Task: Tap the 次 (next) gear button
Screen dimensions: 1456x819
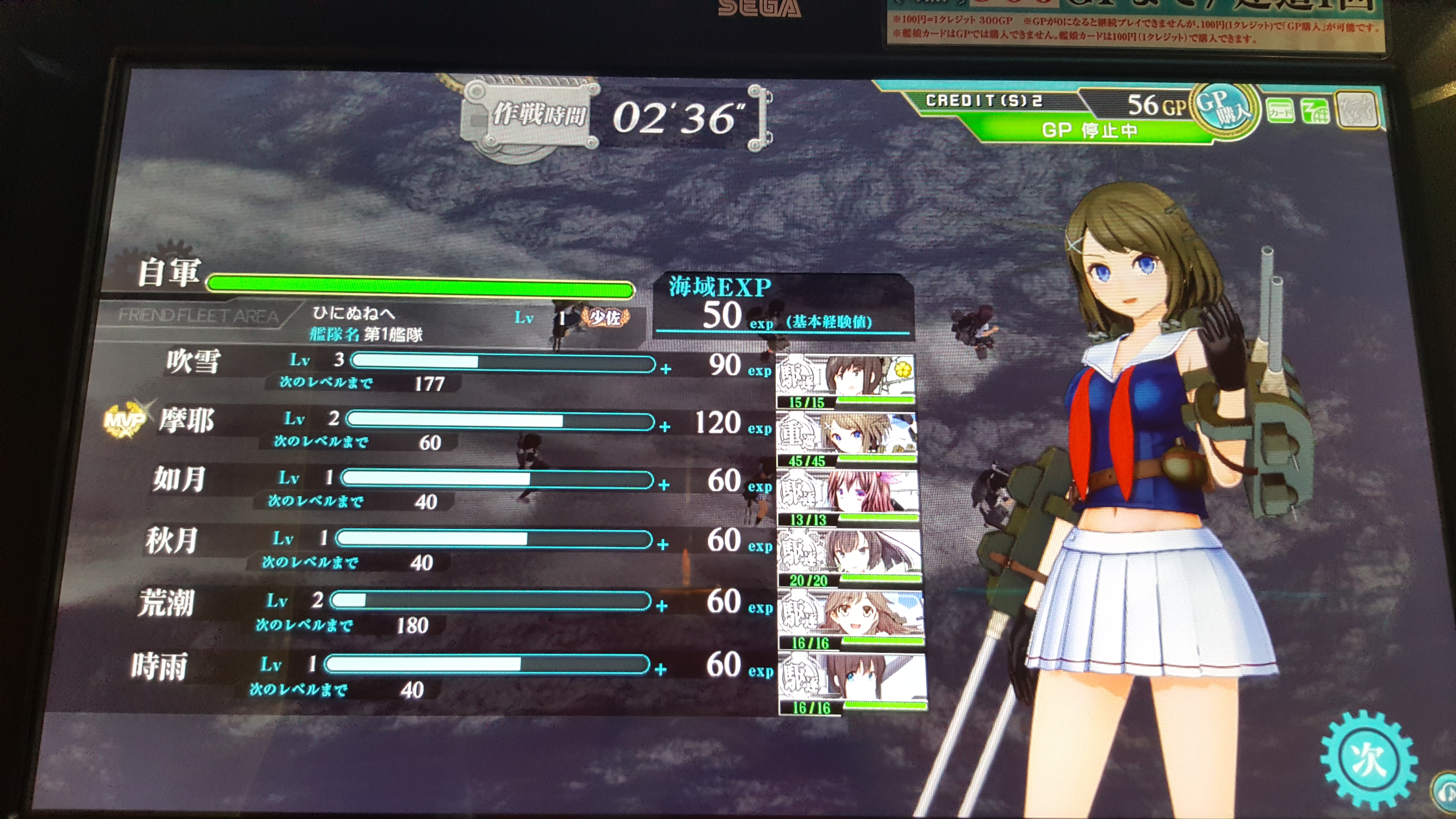Action: (1368, 758)
